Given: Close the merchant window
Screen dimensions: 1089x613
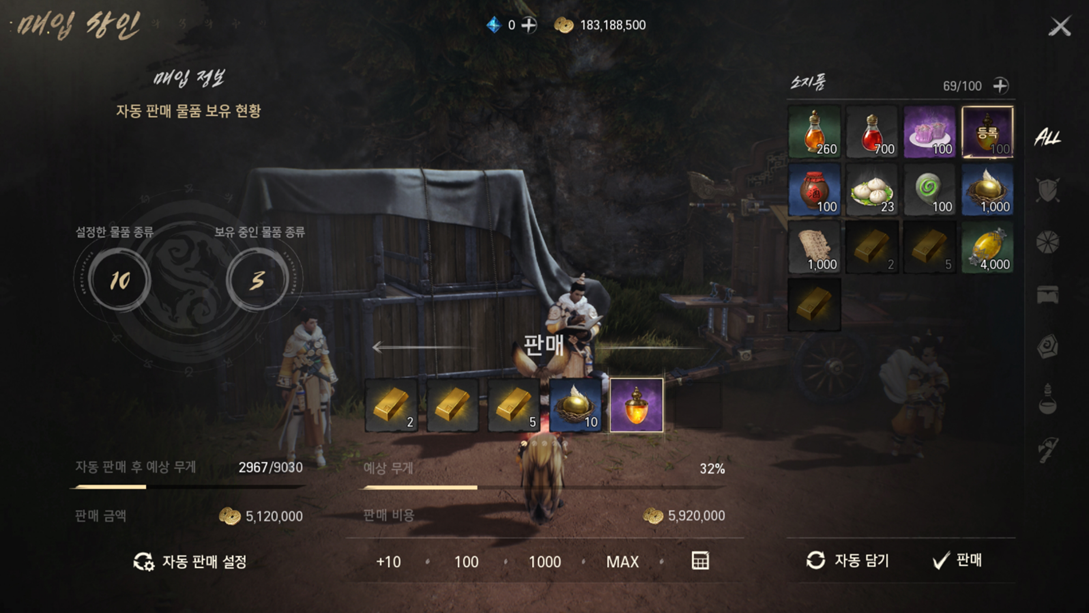Looking at the screenshot, I should (1059, 26).
